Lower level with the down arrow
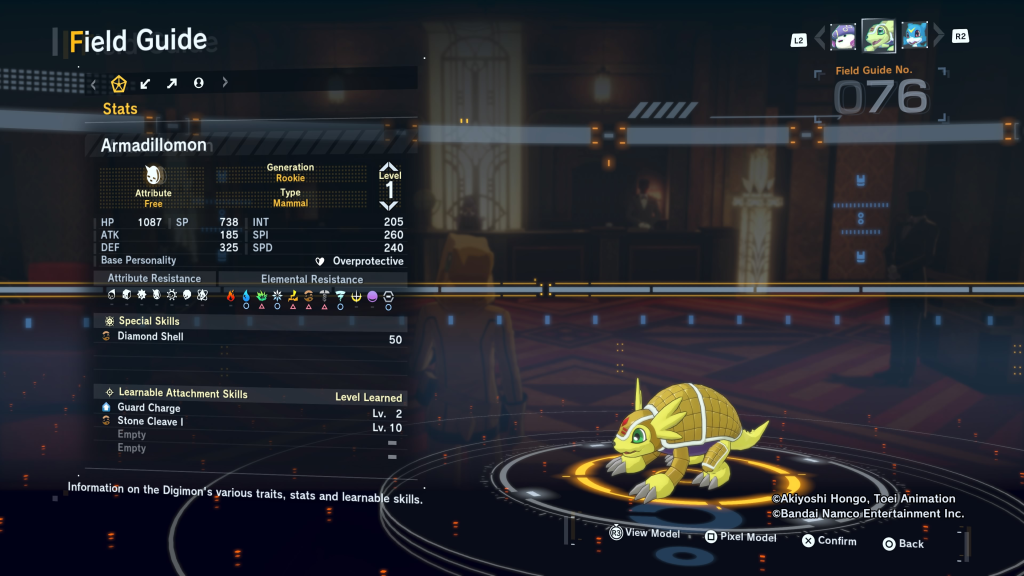1024x576 pixels. [x=389, y=205]
